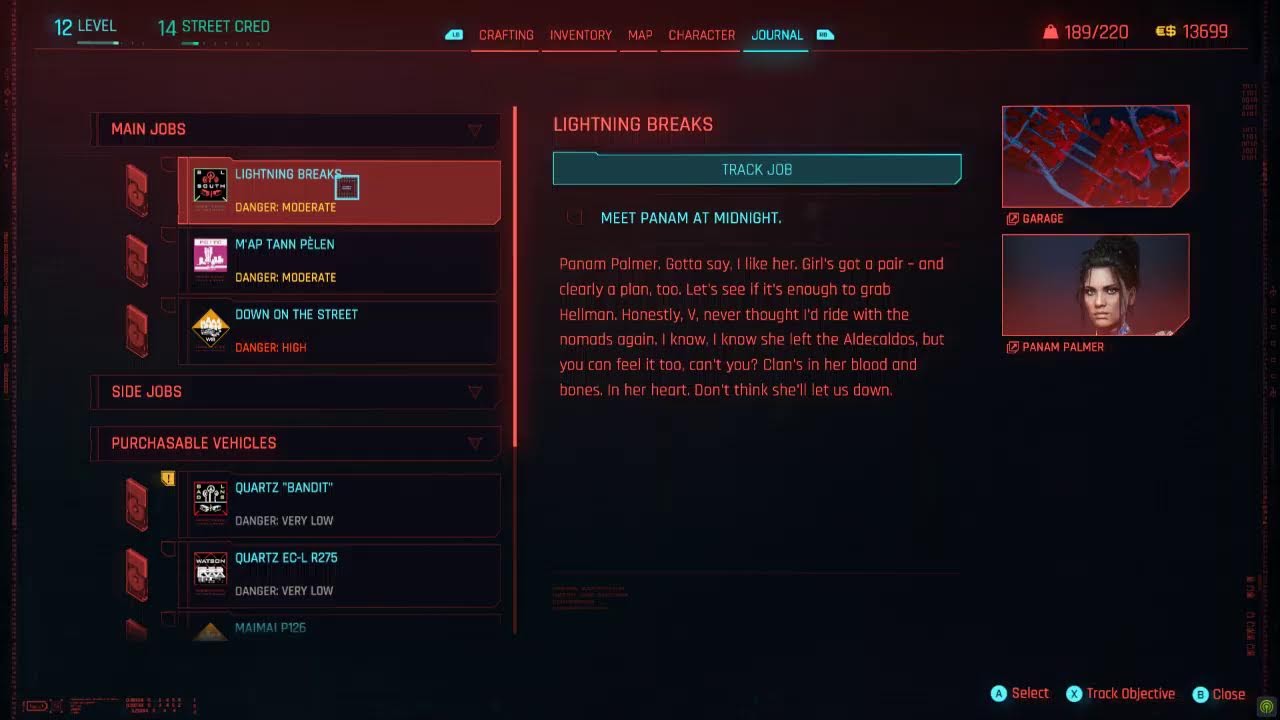View the Panam Palmer portrait entry
1280x720 pixels.
point(1095,285)
